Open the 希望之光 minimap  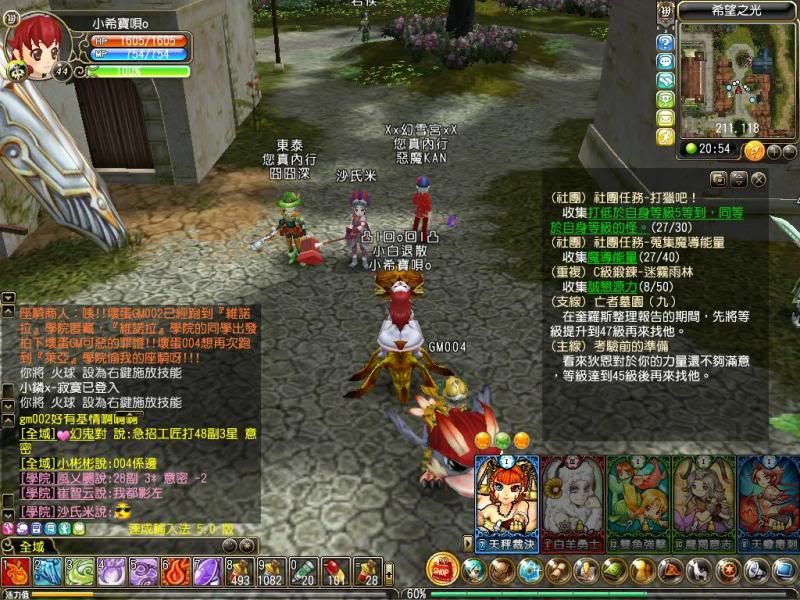(x=739, y=70)
